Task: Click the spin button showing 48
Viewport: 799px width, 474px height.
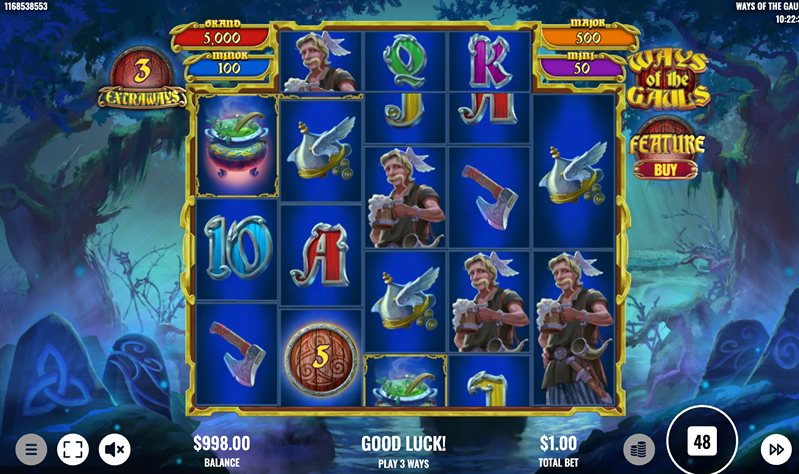Action: 702,442
